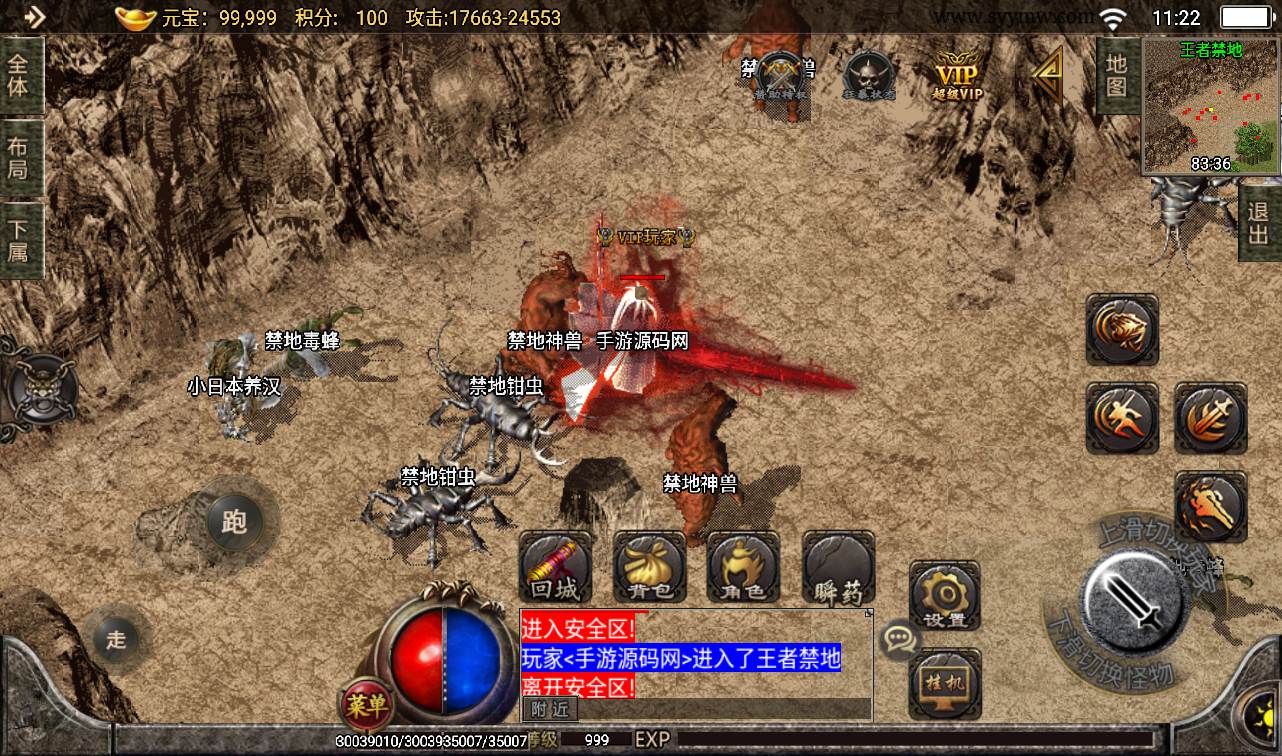The image size is (1282, 756).
Task: Open the 设置 settings gear
Action: (944, 597)
